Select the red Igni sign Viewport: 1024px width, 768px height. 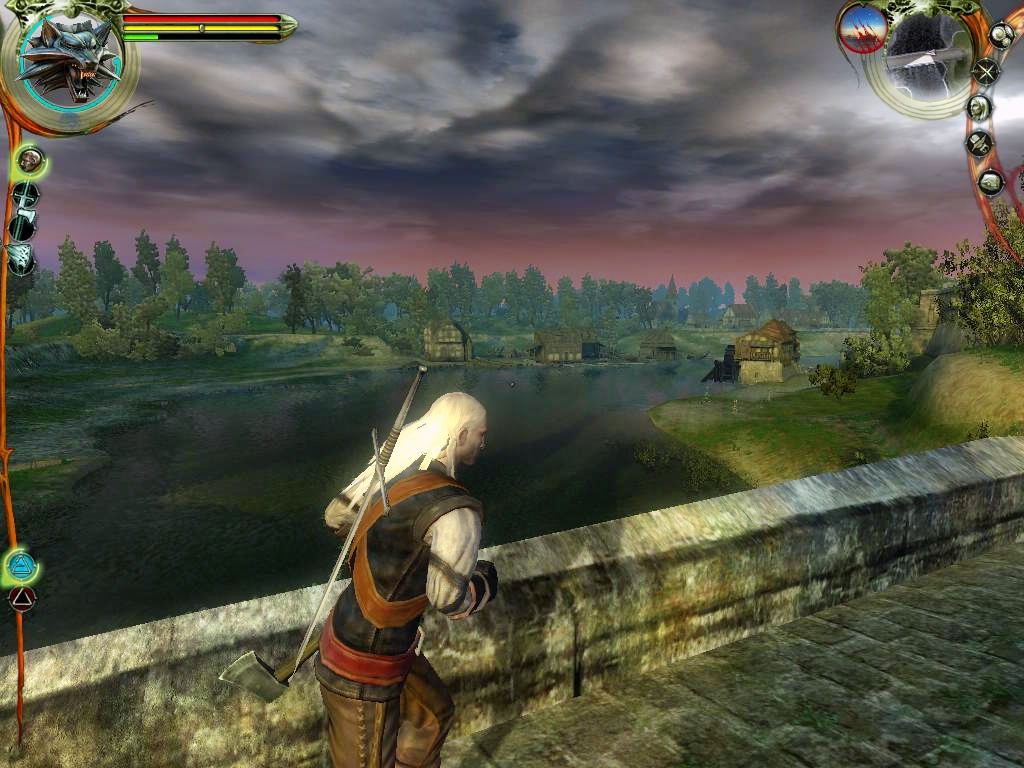[x=21, y=599]
